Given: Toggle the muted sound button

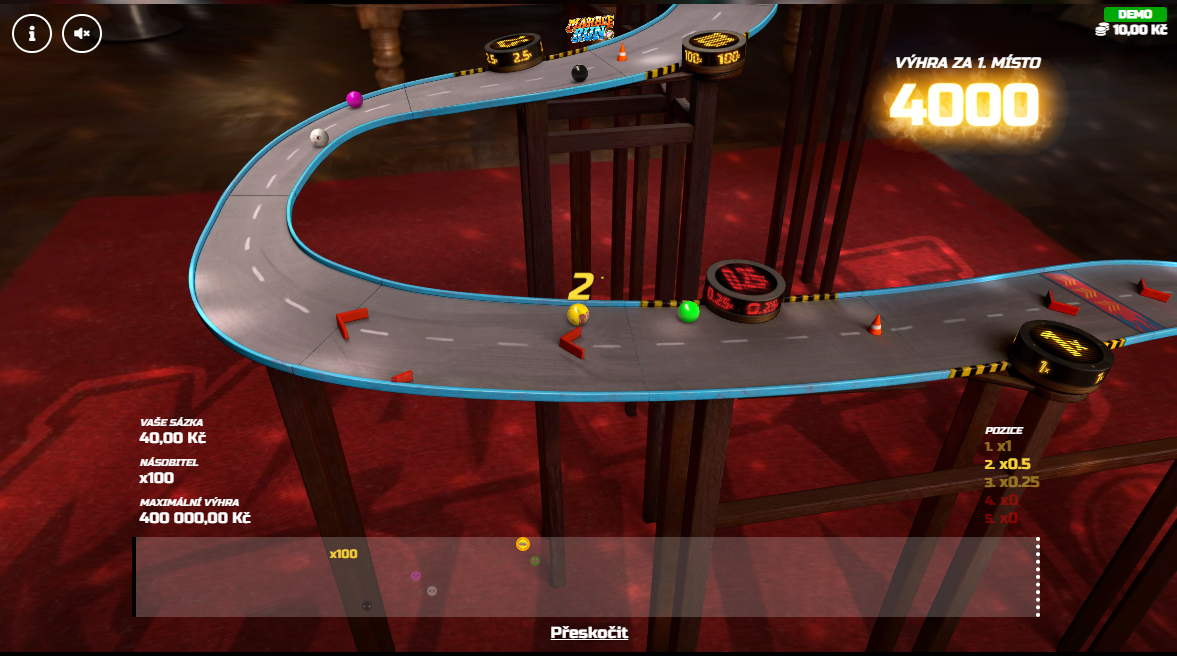Looking at the screenshot, I should pos(82,33).
